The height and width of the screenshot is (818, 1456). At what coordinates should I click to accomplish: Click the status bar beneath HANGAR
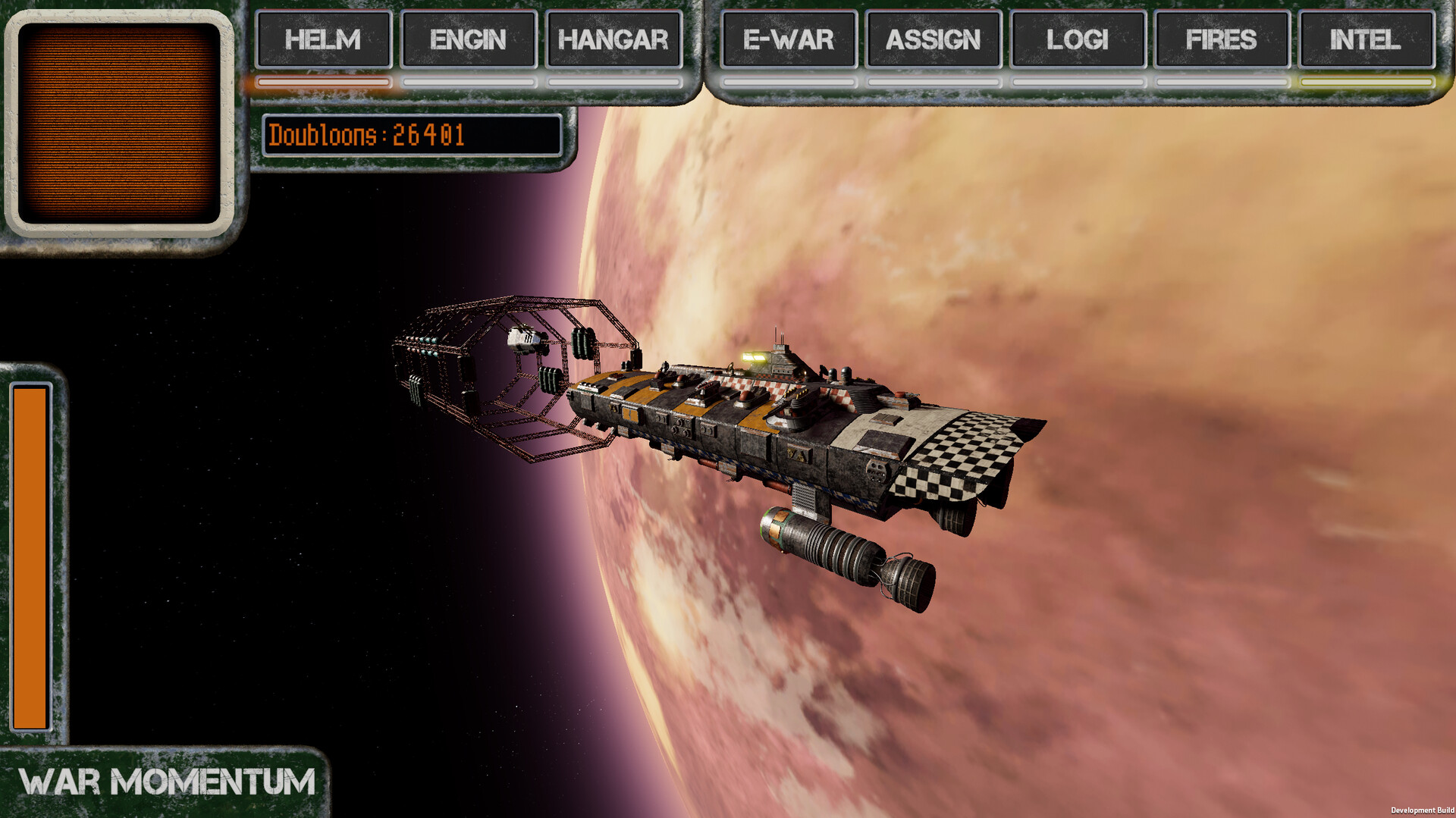[611, 82]
